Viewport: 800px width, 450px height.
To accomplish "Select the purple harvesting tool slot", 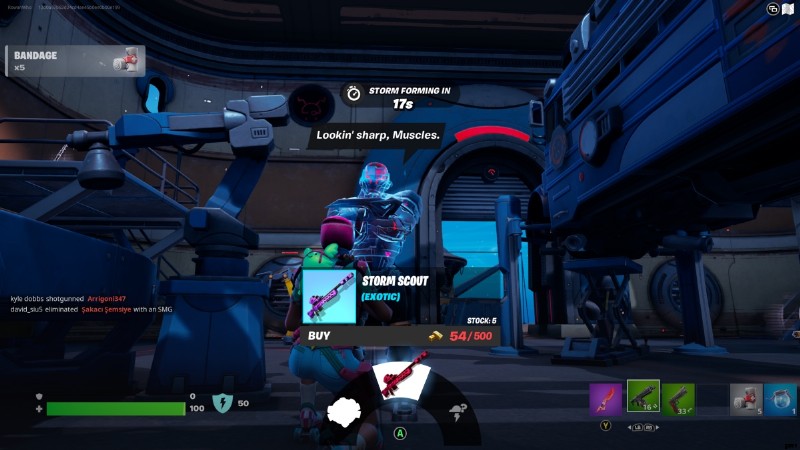I will 606,399.
